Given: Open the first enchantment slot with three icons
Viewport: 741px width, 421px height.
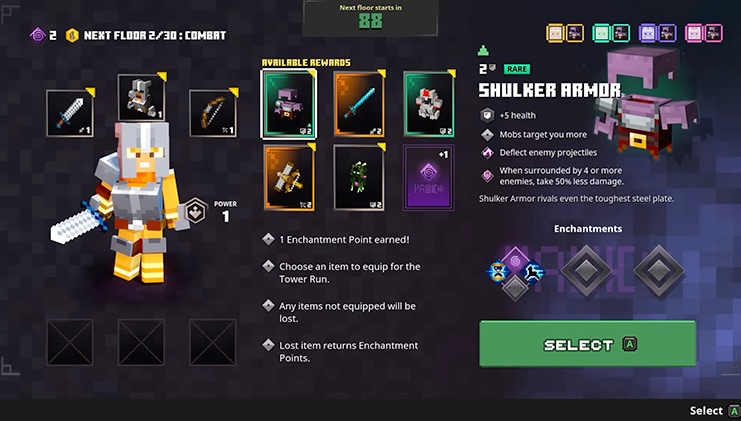Looking at the screenshot, I should 514,270.
